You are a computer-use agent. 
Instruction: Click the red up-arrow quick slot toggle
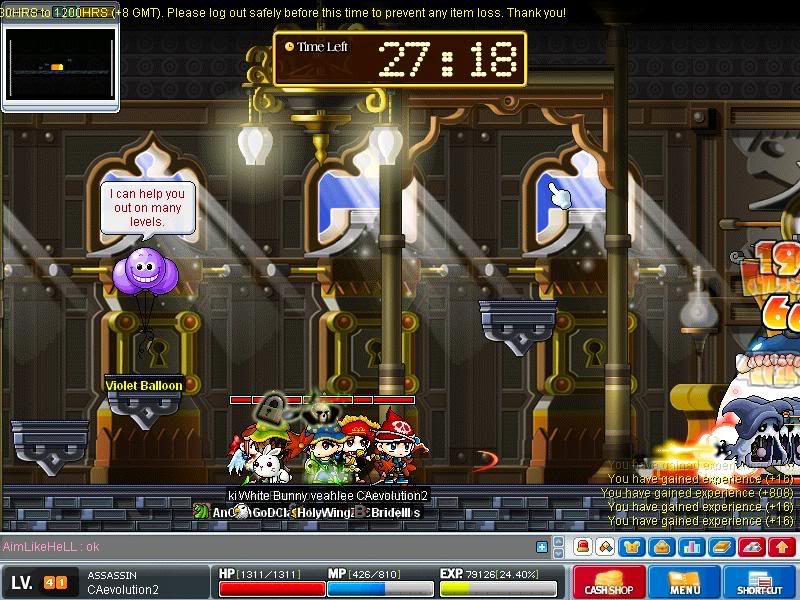click(781, 547)
